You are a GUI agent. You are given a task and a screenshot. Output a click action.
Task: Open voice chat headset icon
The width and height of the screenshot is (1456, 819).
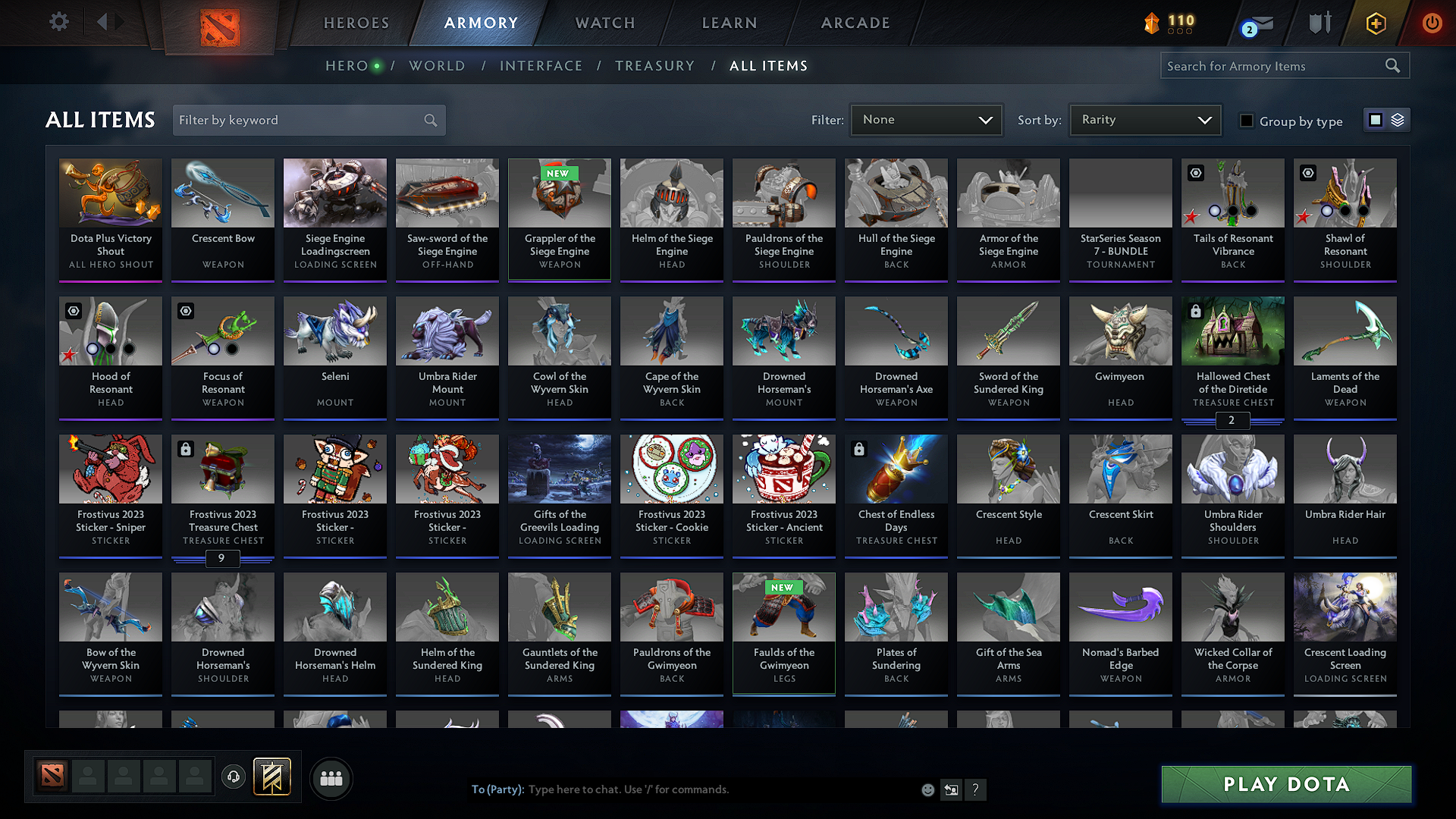coord(233,777)
